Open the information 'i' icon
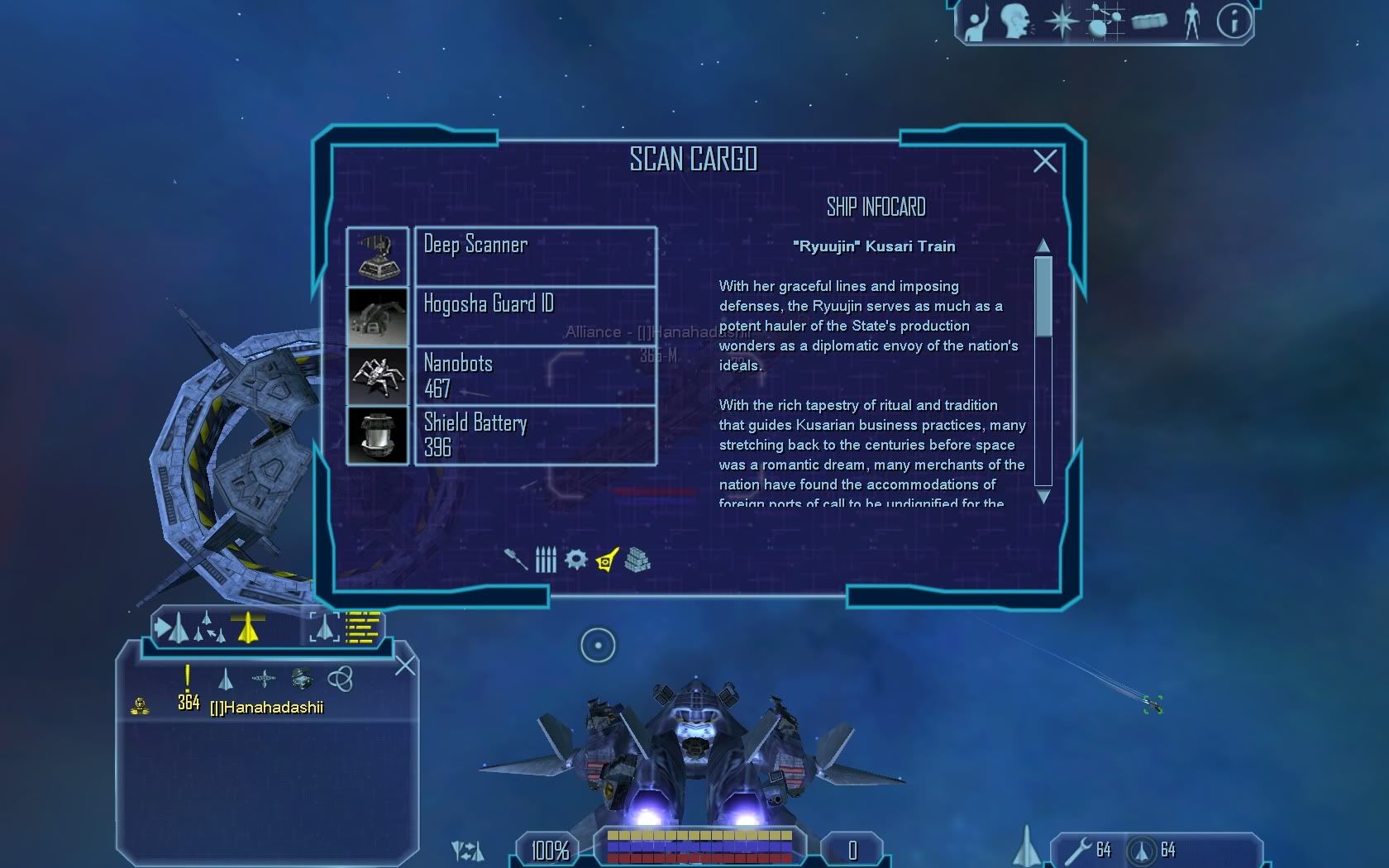1389x868 pixels. point(1234,21)
